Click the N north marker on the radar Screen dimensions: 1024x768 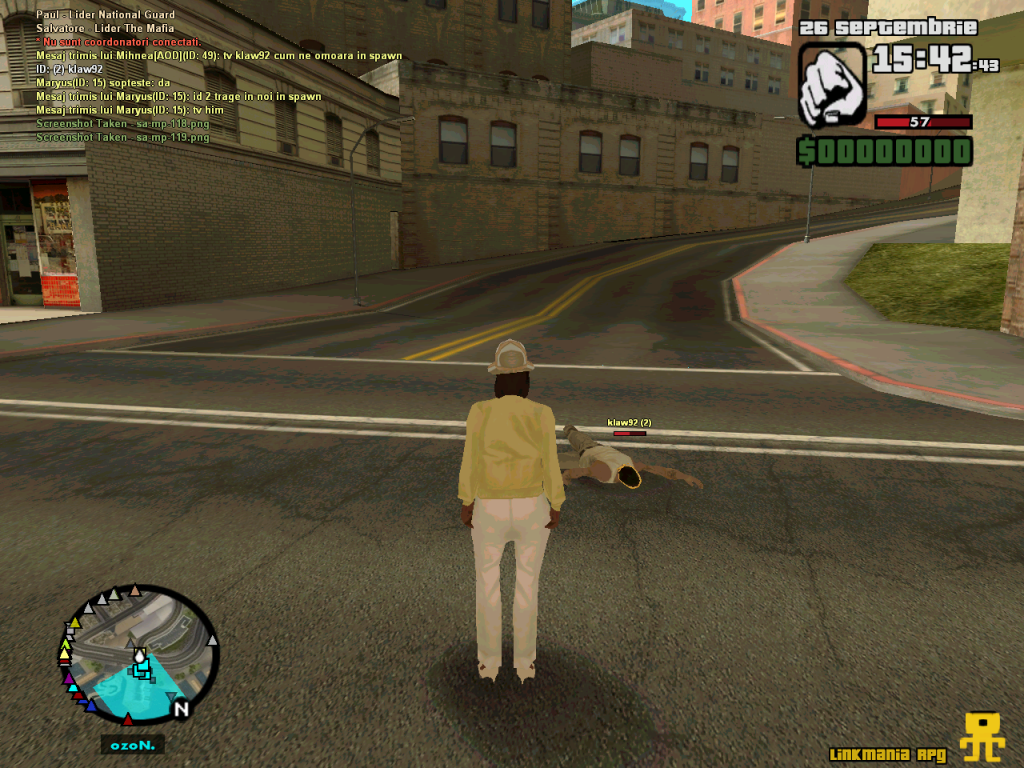[x=181, y=709]
